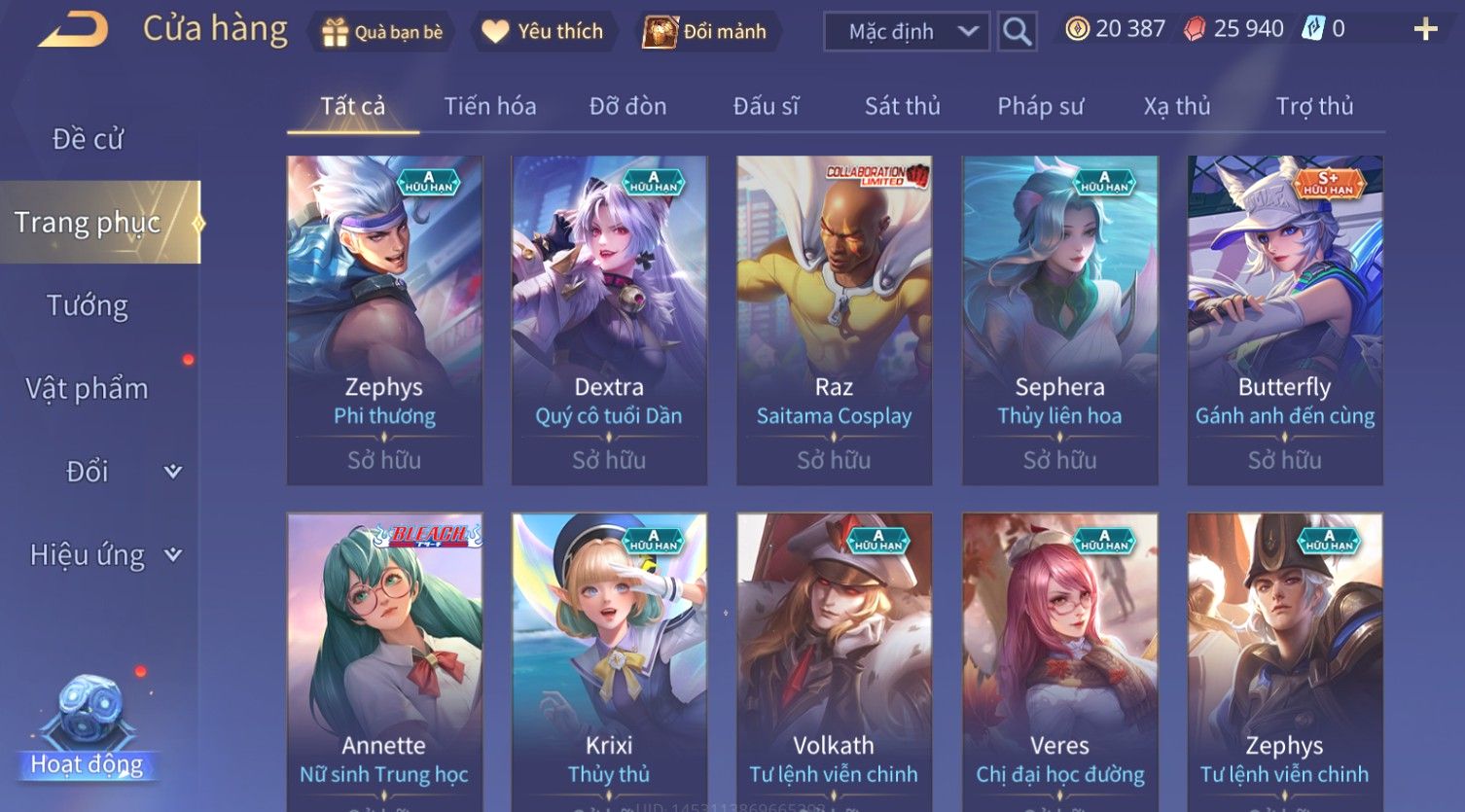Click the magnifying glass search button
1465x812 pixels.
pos(1017,32)
